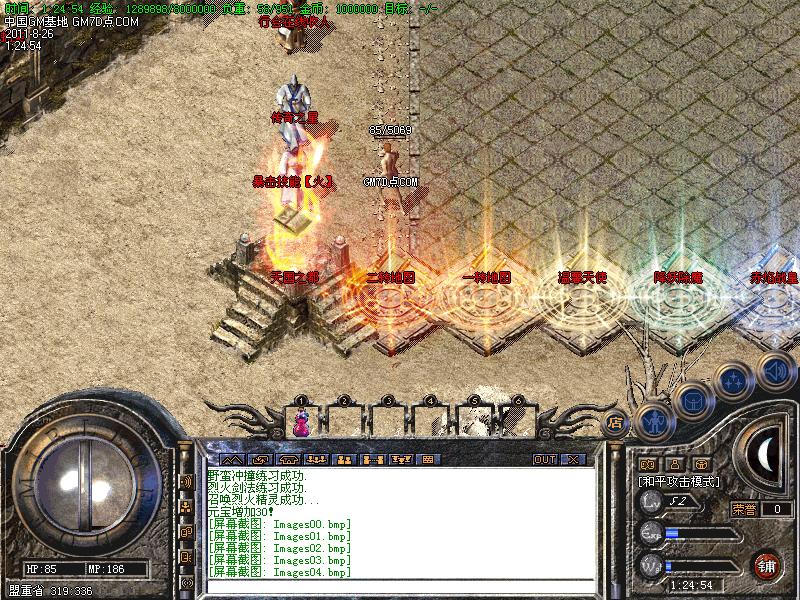
Task: Open the character equipment round button
Action: point(654,422)
